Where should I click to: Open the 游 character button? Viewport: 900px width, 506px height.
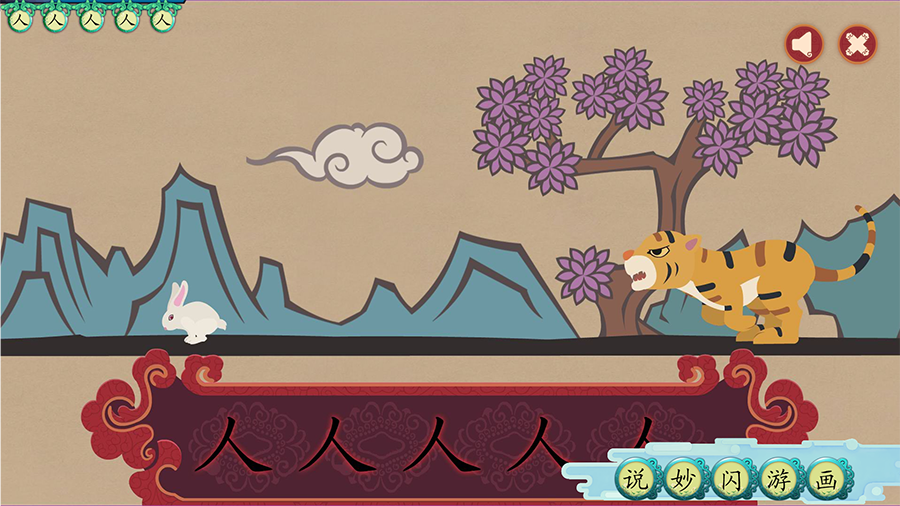778,479
